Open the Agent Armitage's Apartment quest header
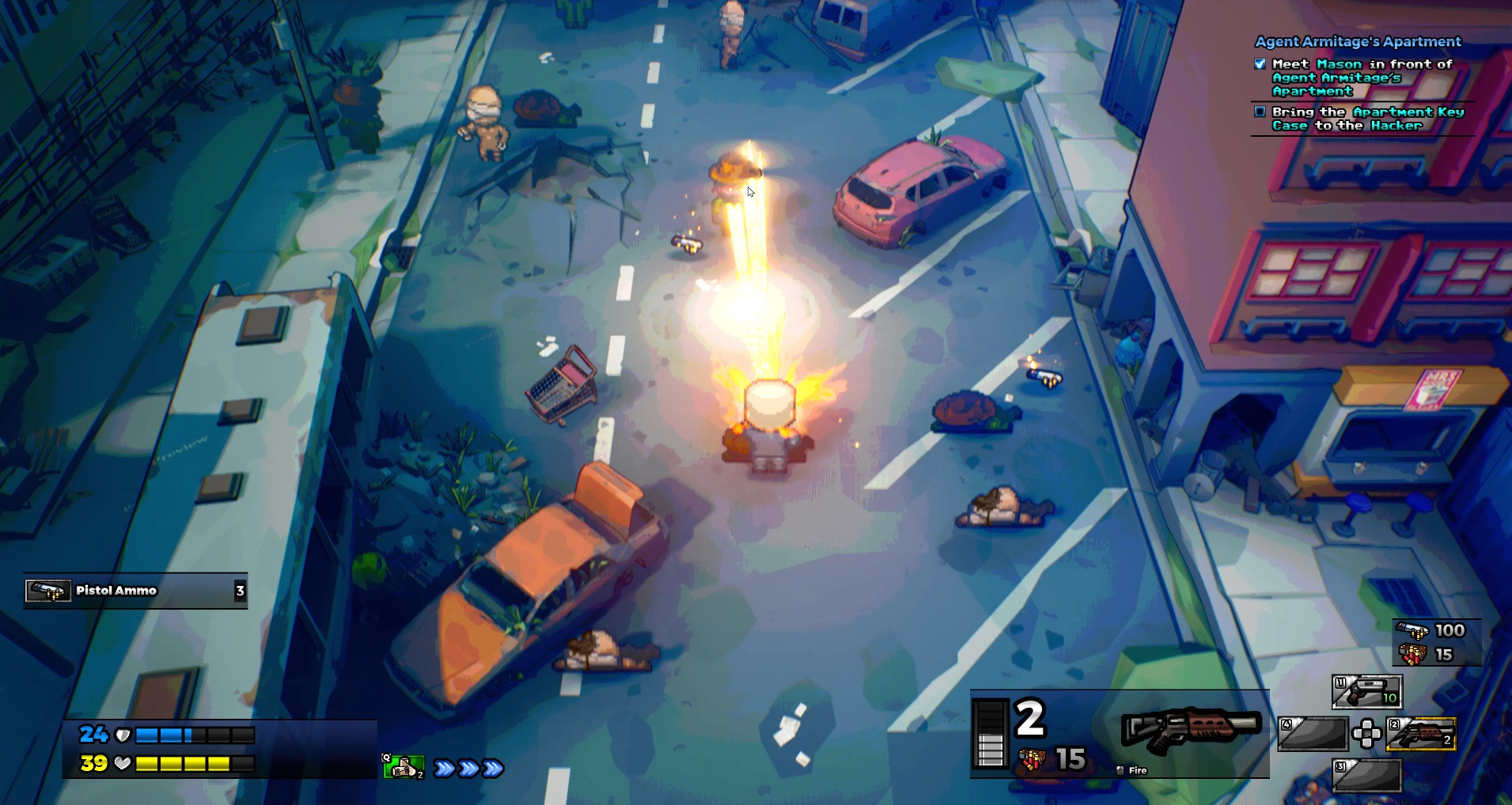This screenshot has height=805, width=1512. 1358,42
